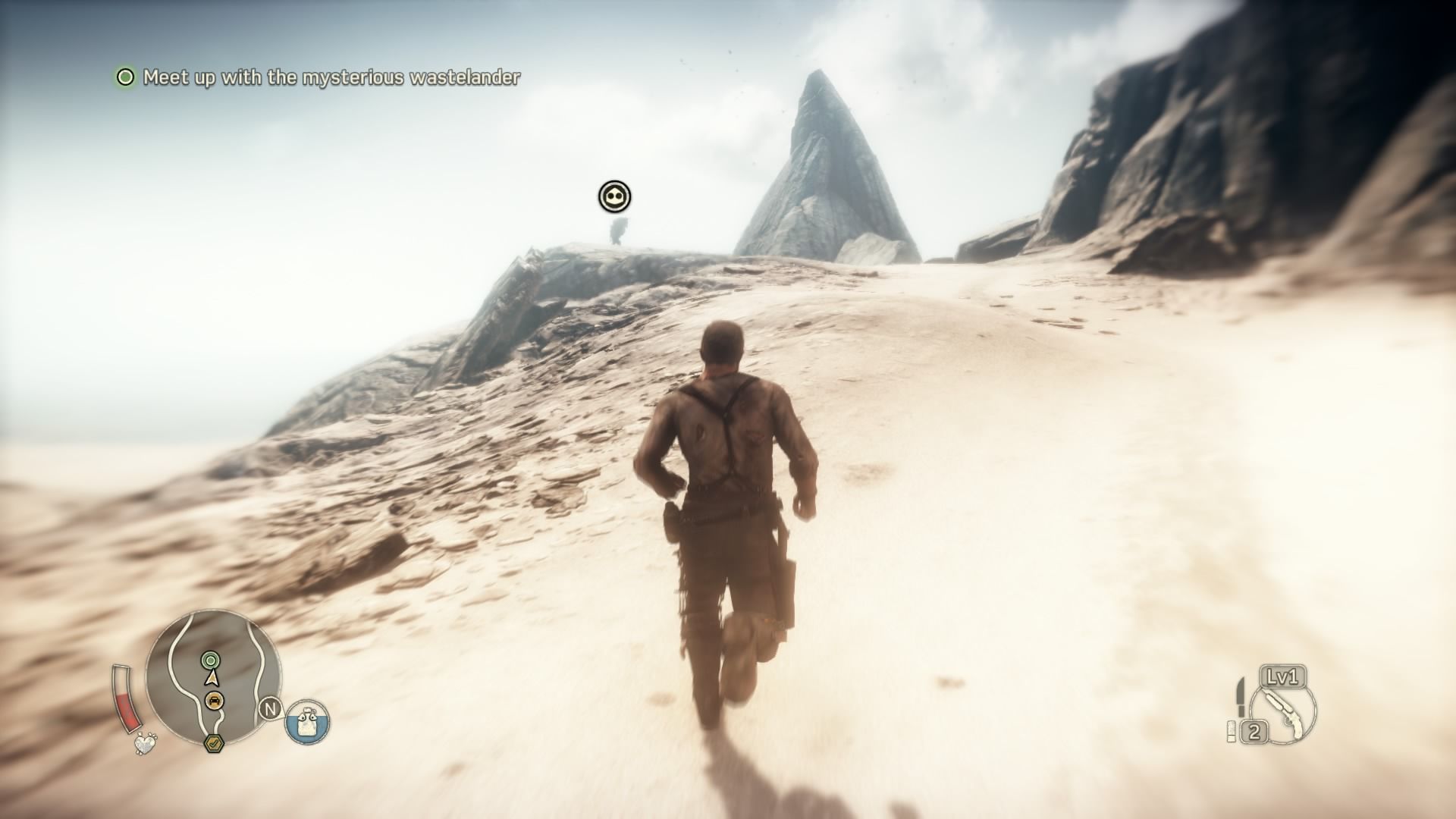Select the mysterious wastelander objective tracker
1456x819 pixels.
click(318, 77)
